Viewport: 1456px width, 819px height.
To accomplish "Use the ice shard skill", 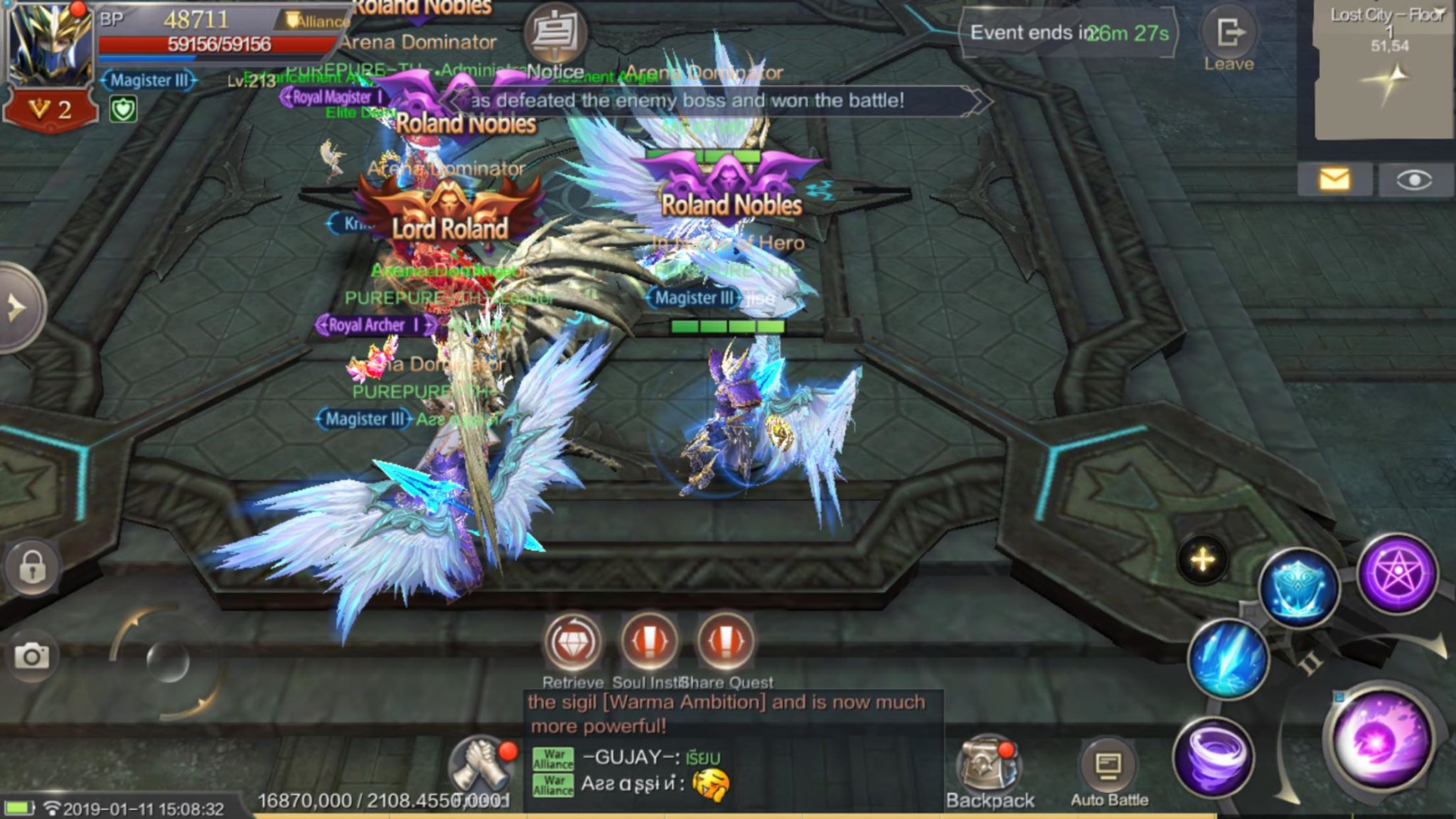I will [x=1228, y=658].
